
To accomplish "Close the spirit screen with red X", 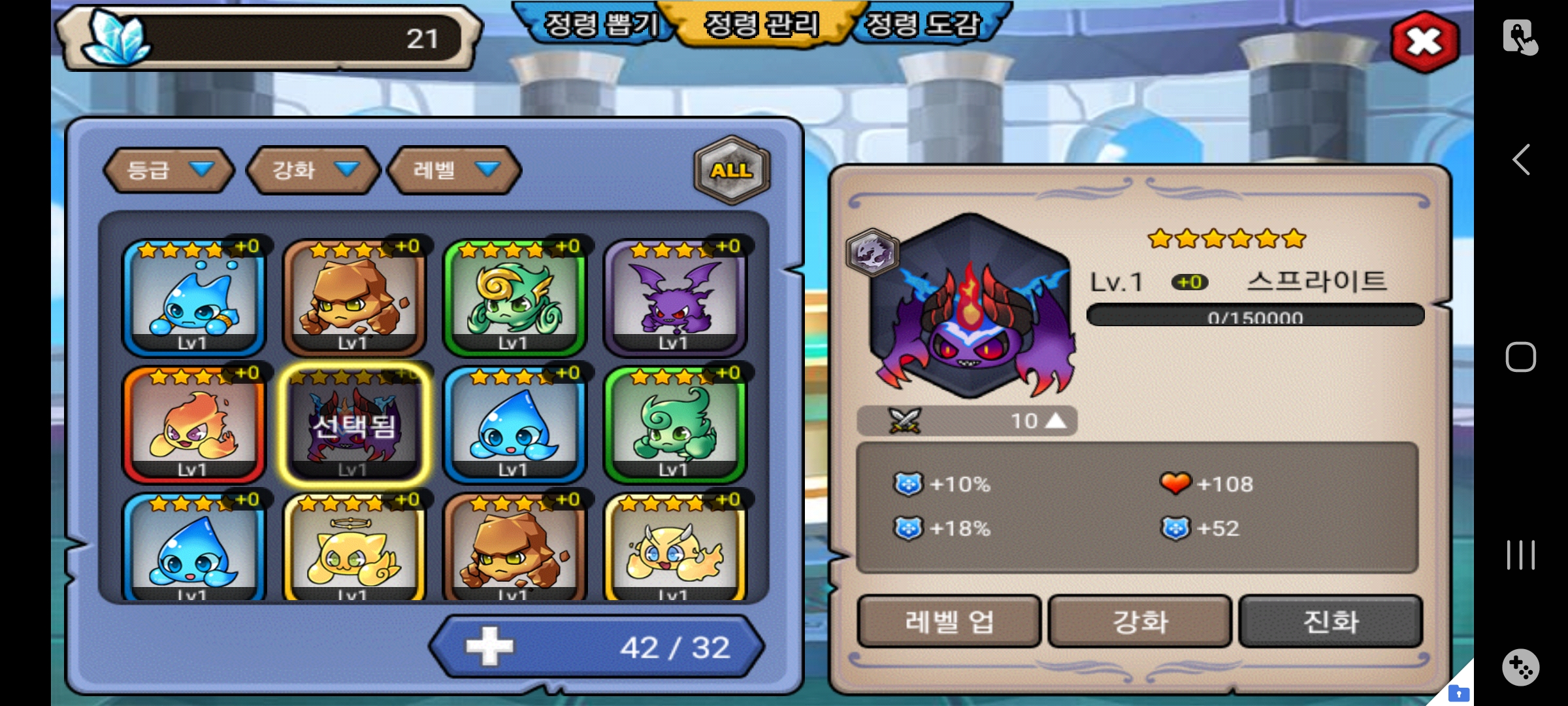I will click(1424, 42).
